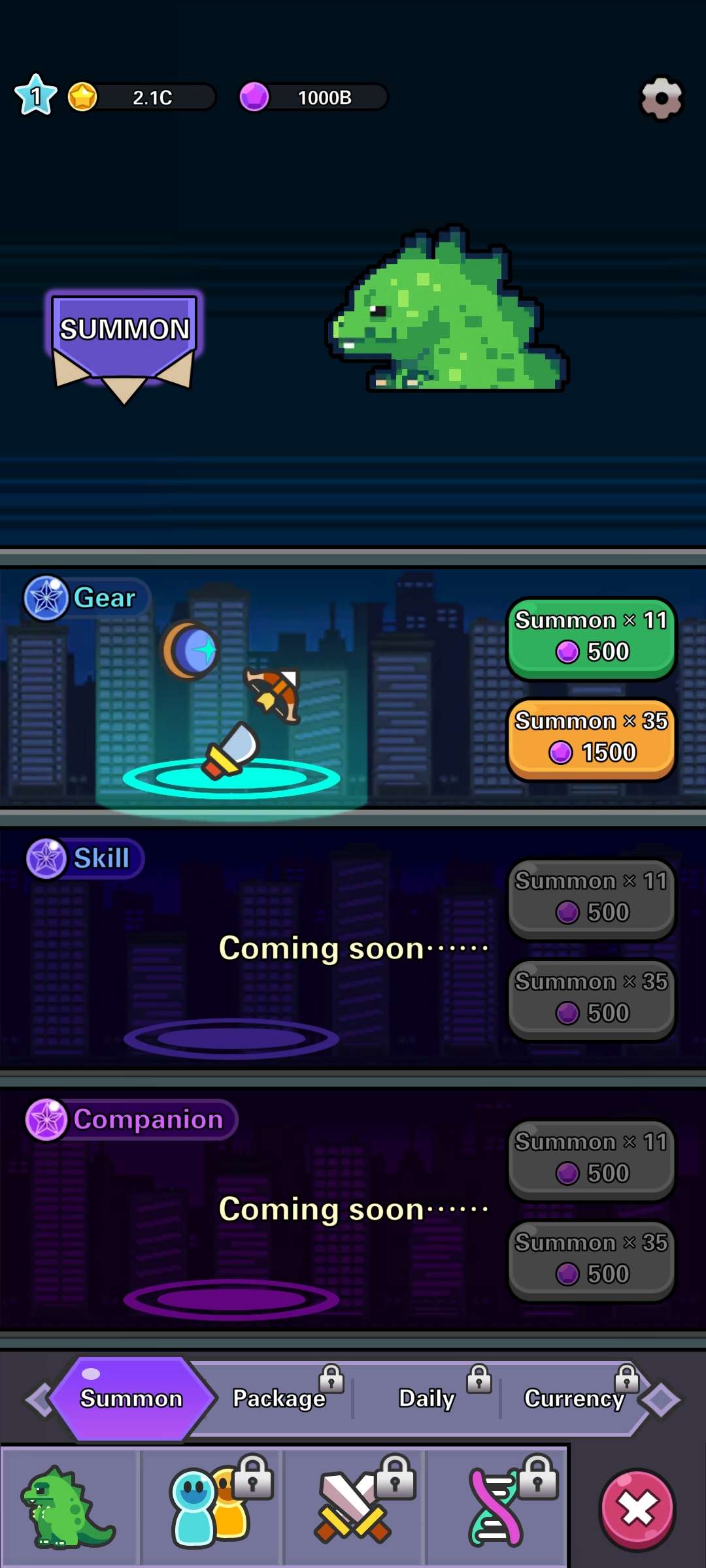Close the shop with red X button
This screenshot has height=1568, width=706.
point(637,1509)
